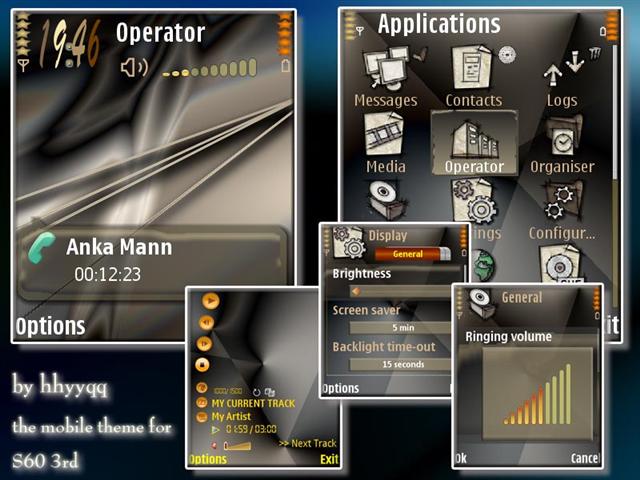Select the Anka Mann active call entry

150,260
